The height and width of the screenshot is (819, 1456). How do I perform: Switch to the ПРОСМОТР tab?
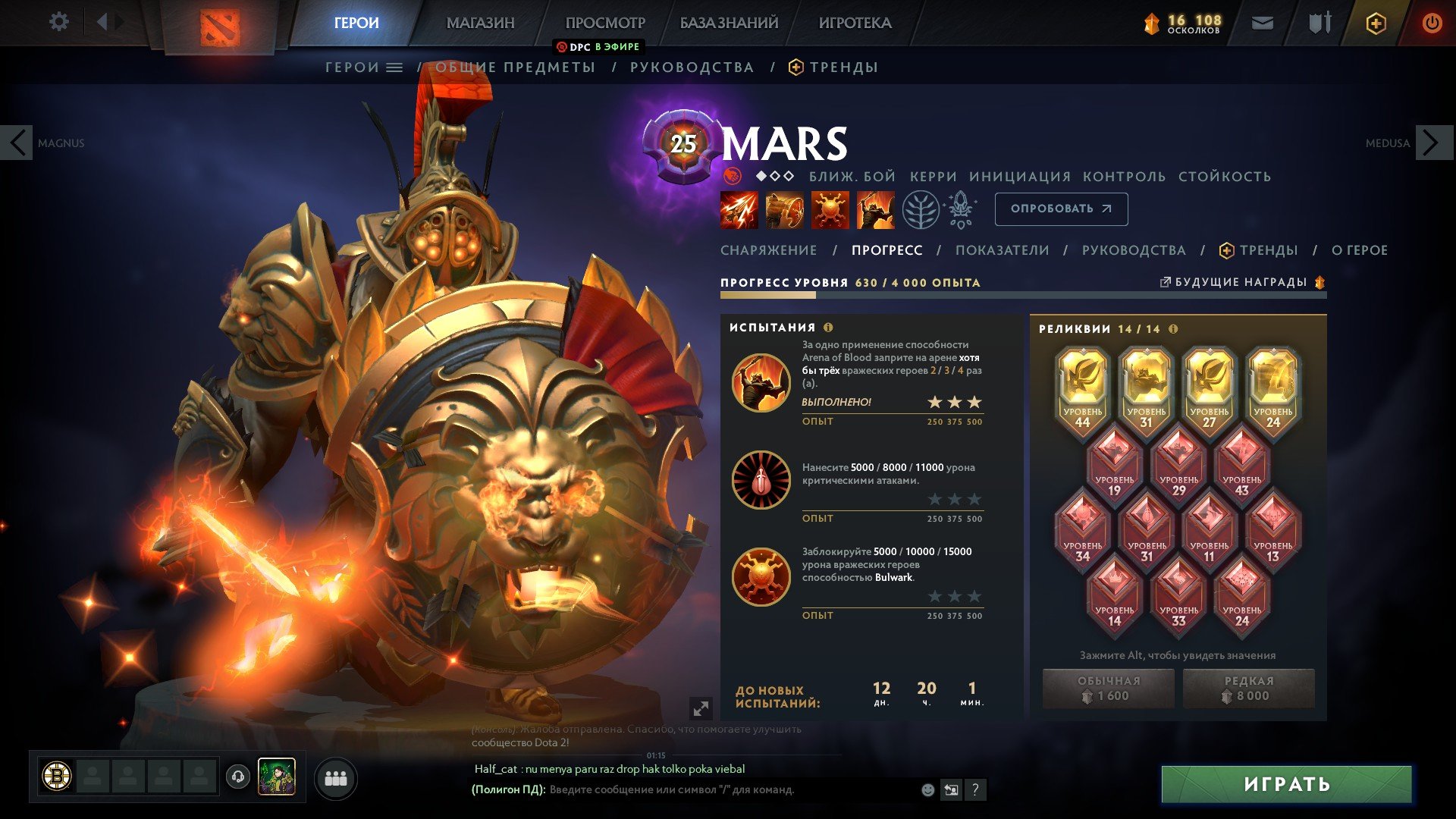click(605, 23)
